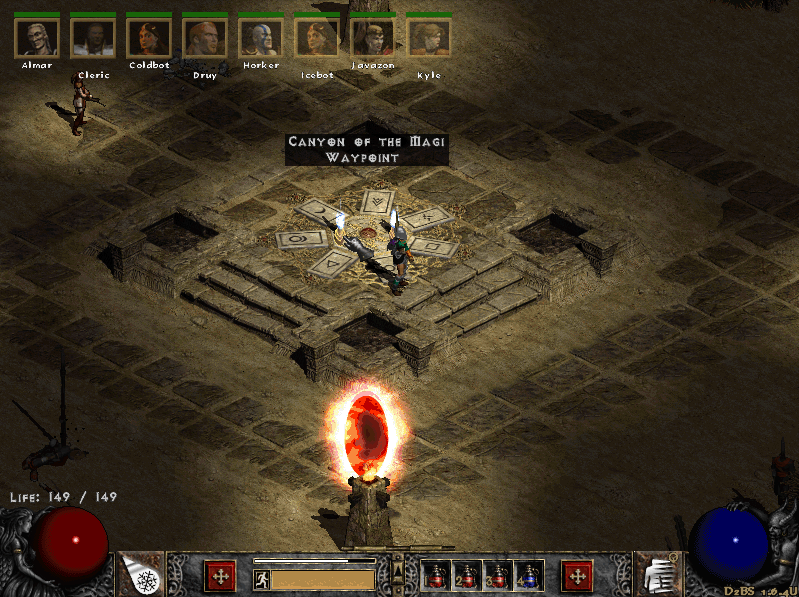
Task: Choose Javazon's party portrait
Action: click(x=373, y=38)
